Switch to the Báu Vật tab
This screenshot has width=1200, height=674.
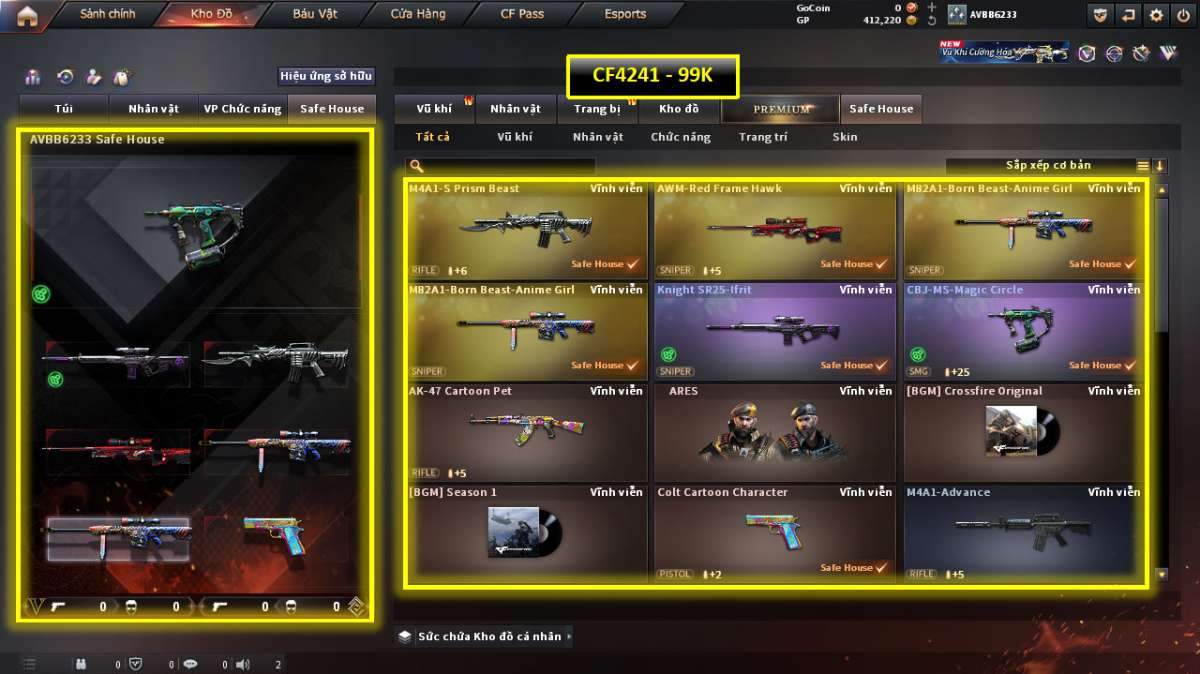pyautogui.click(x=315, y=15)
